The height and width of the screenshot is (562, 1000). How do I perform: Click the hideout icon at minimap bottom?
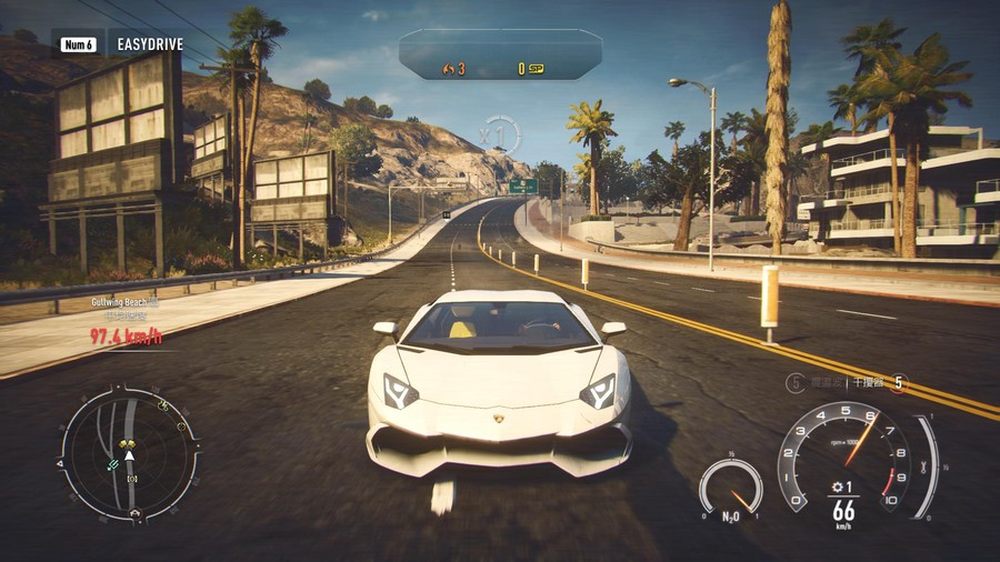coord(135,514)
